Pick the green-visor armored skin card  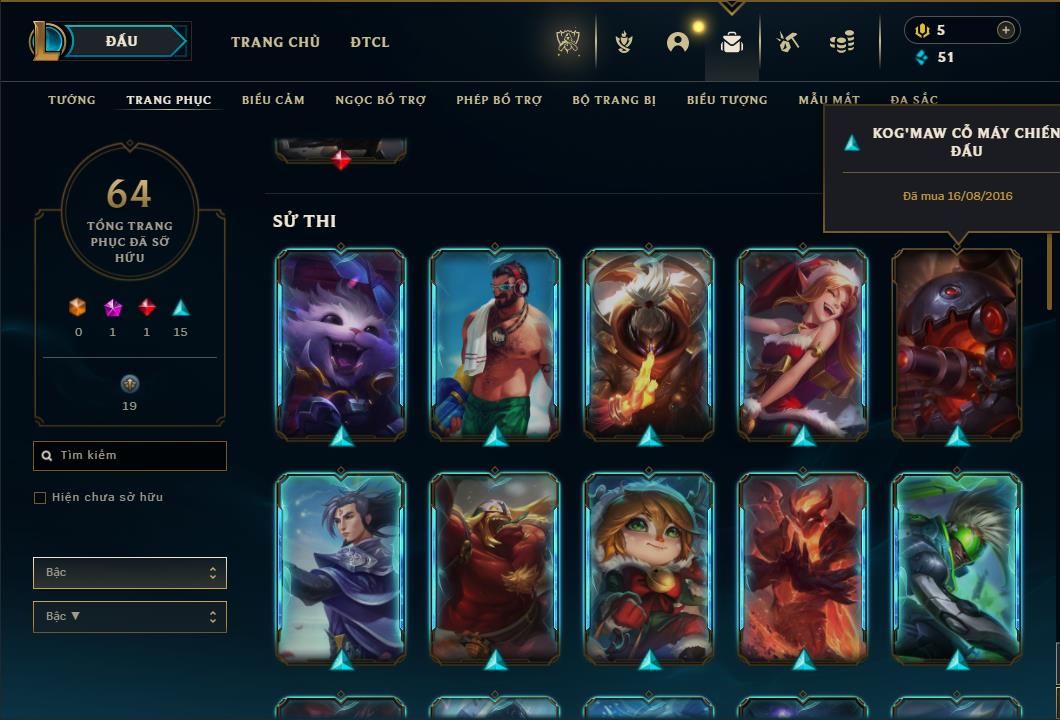coord(957,567)
